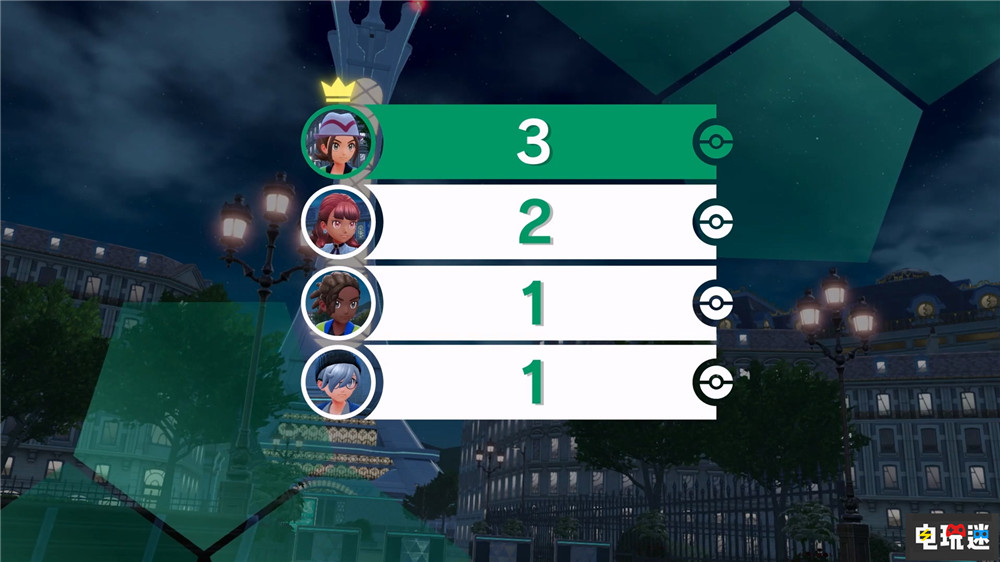Click the crowned trainer portrait wearing a cap

pos(339,143)
